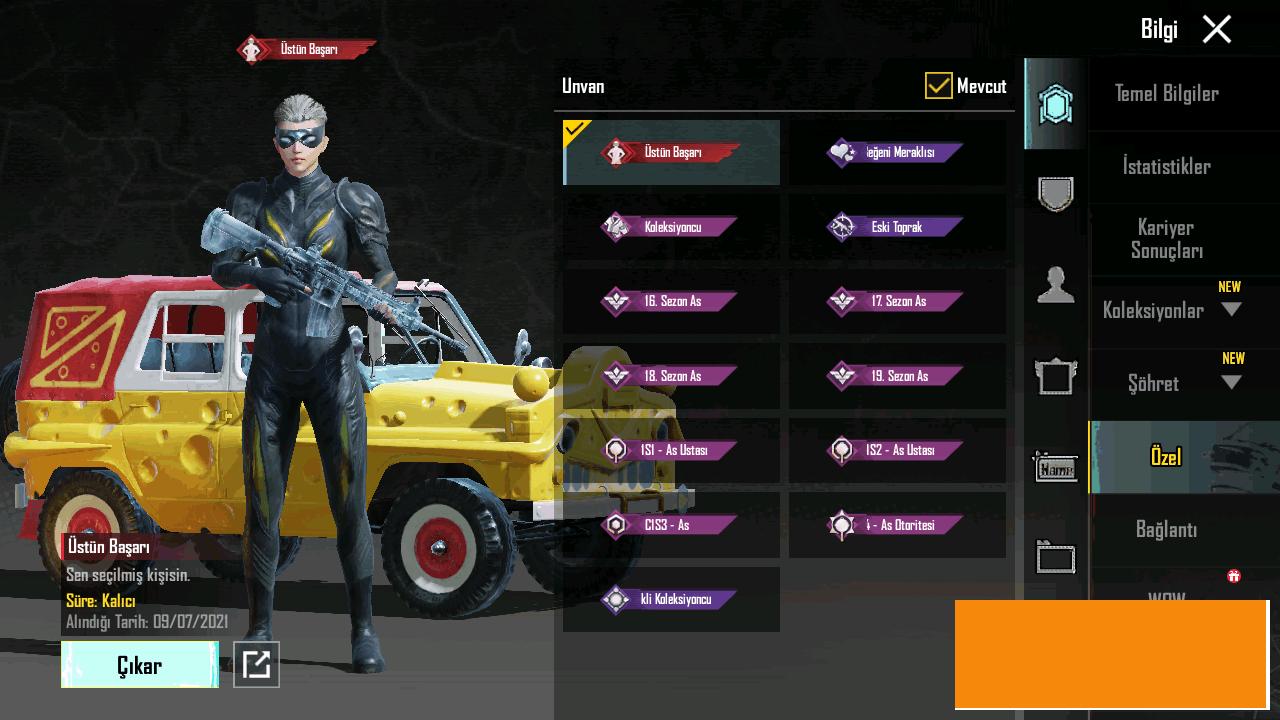Select the As Otoritesi title
The height and width of the screenshot is (720, 1280).
click(897, 525)
